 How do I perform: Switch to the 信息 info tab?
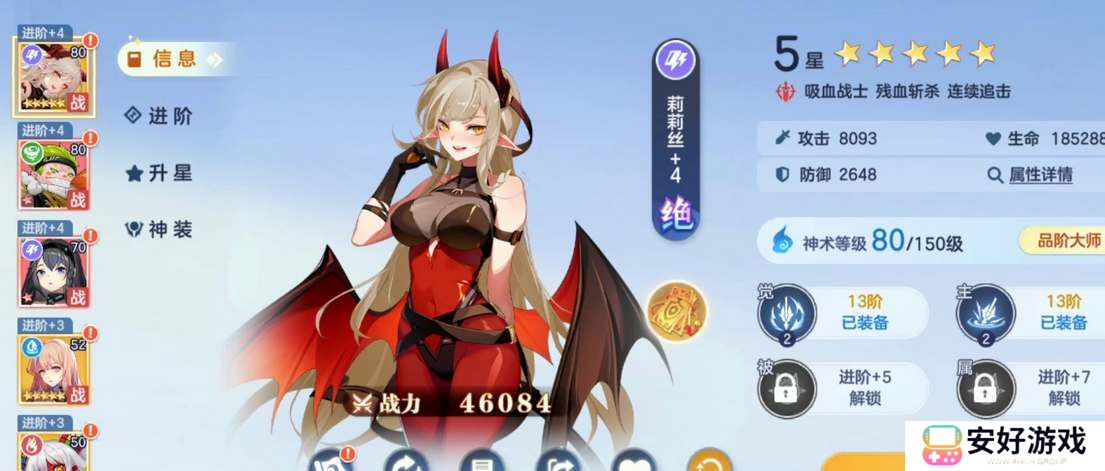click(172, 59)
